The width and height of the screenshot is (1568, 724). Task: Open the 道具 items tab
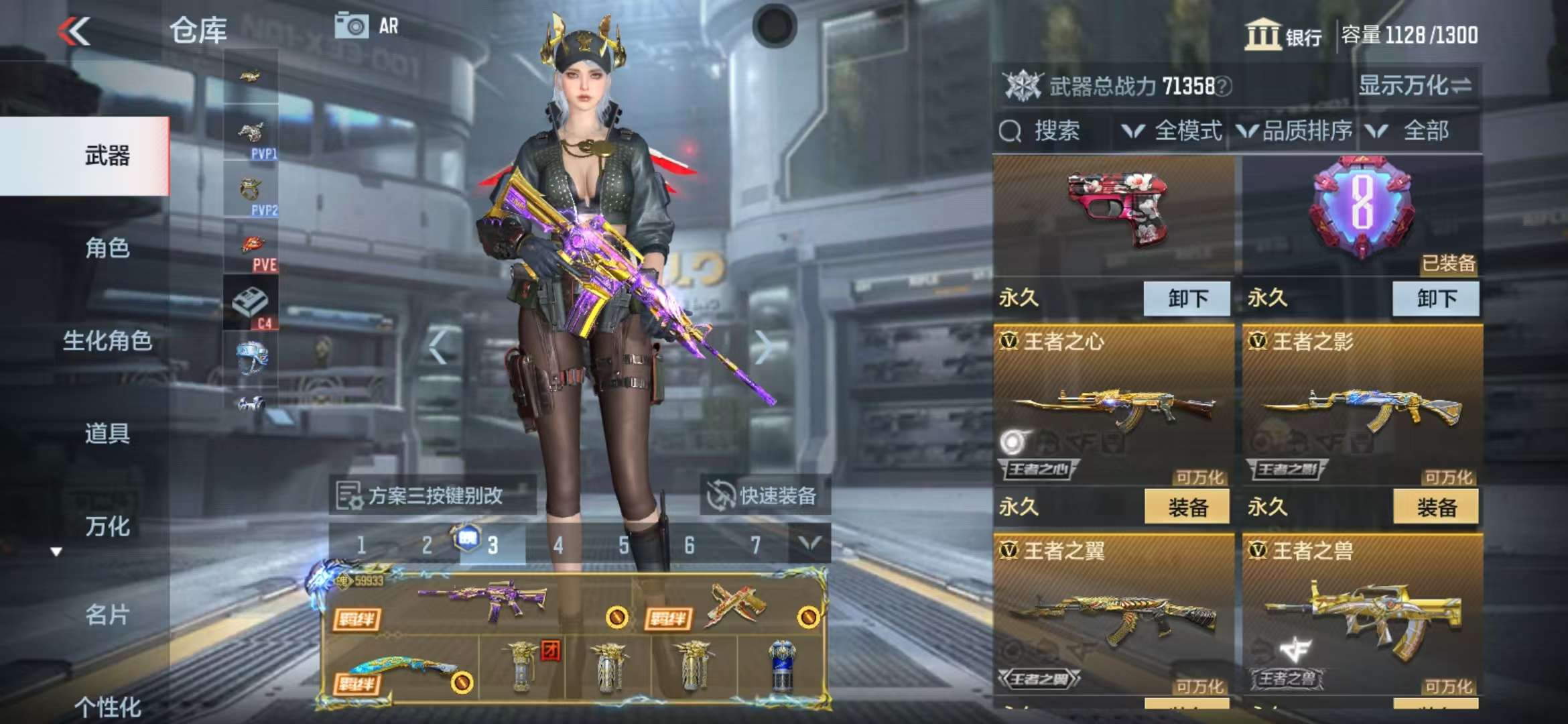tap(107, 433)
